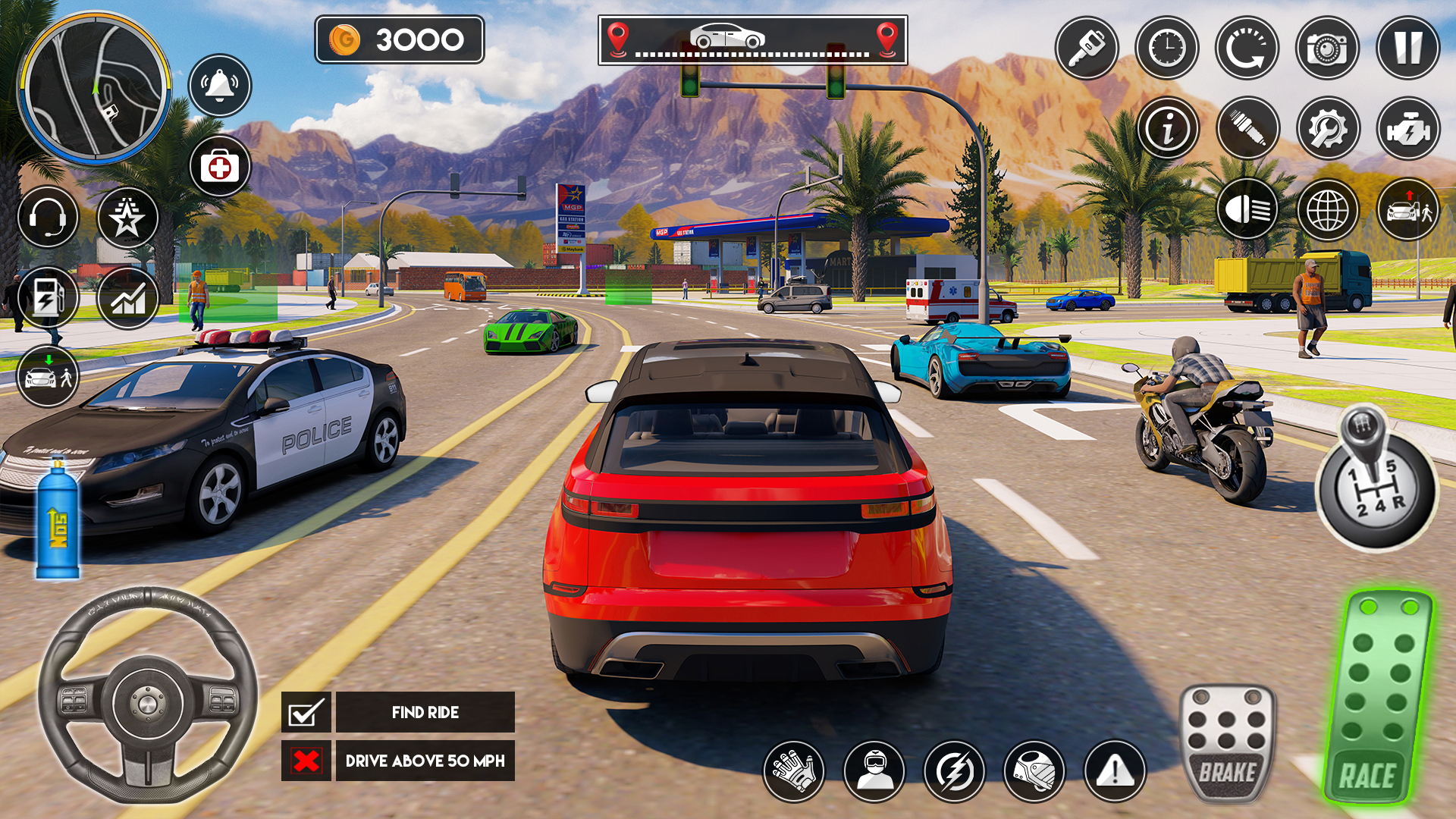Open headset support icon
Screen dimensions: 1456x819
point(48,218)
